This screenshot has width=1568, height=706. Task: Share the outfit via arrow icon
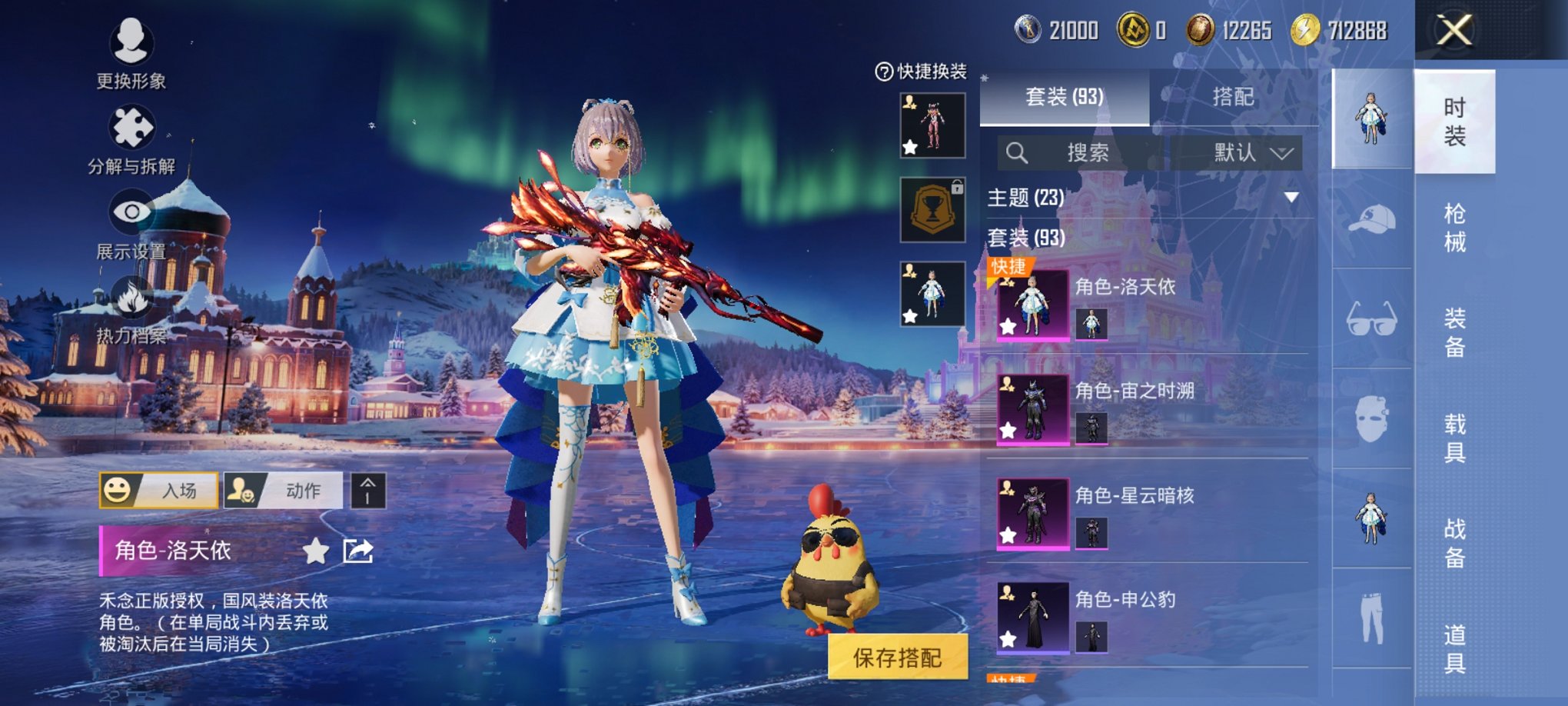(358, 551)
